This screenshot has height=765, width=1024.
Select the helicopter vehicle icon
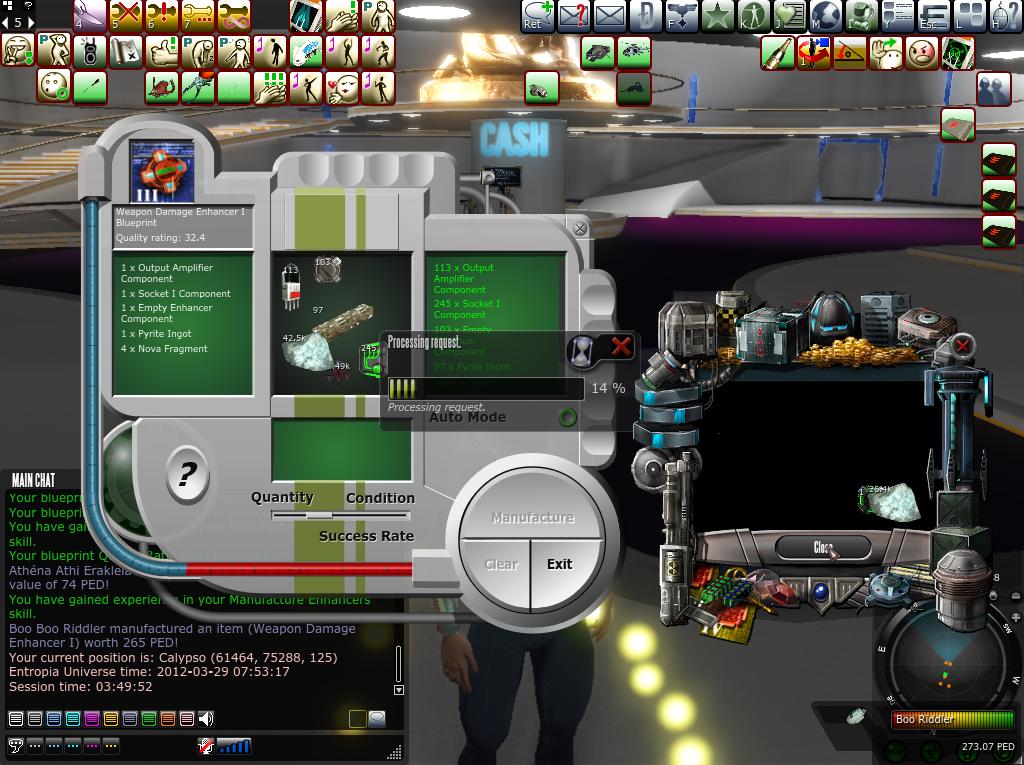[634, 52]
